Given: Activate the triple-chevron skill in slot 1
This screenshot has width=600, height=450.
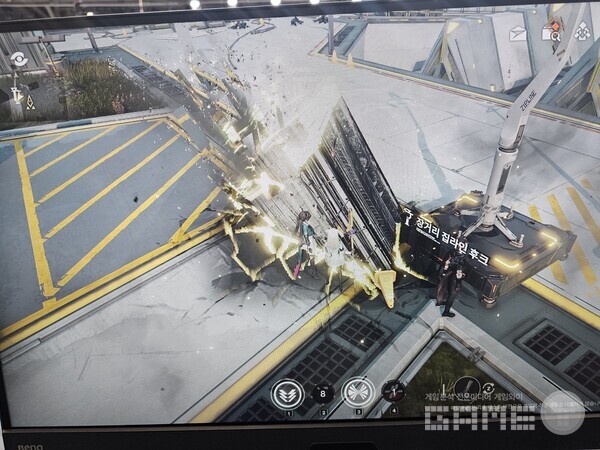Looking at the screenshot, I should (x=288, y=393).
